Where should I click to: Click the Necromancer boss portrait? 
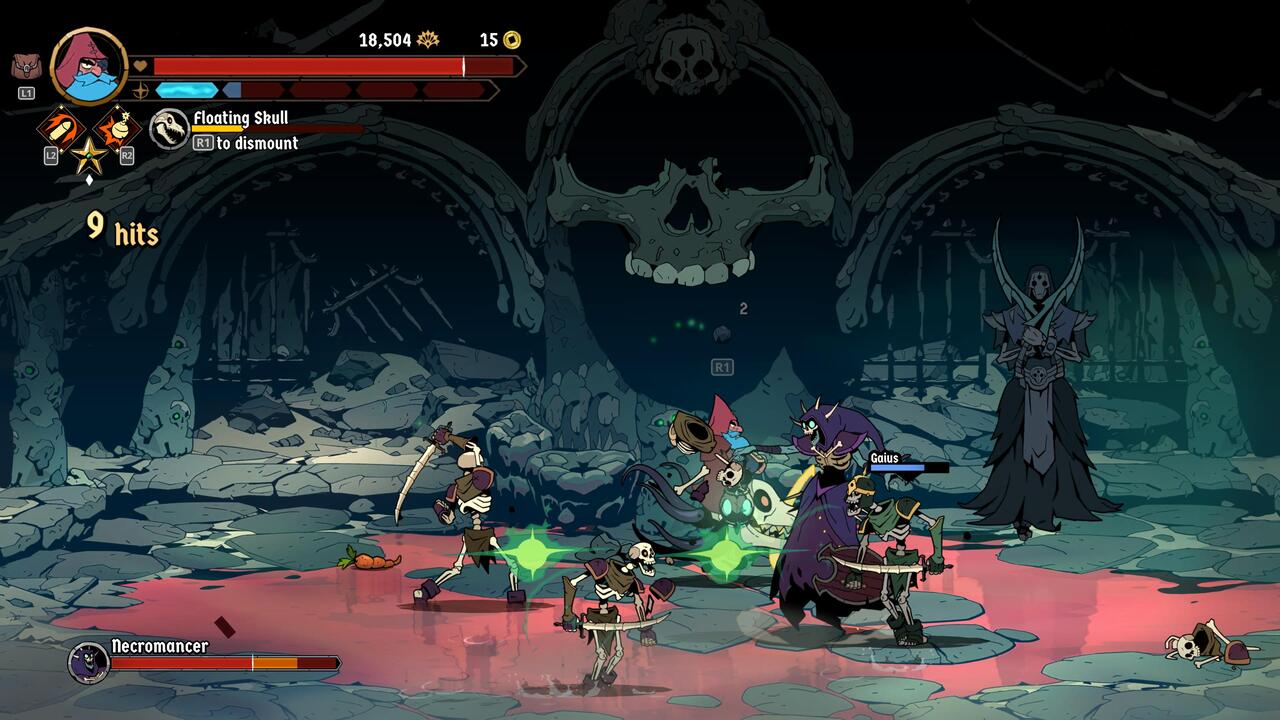(x=88, y=661)
